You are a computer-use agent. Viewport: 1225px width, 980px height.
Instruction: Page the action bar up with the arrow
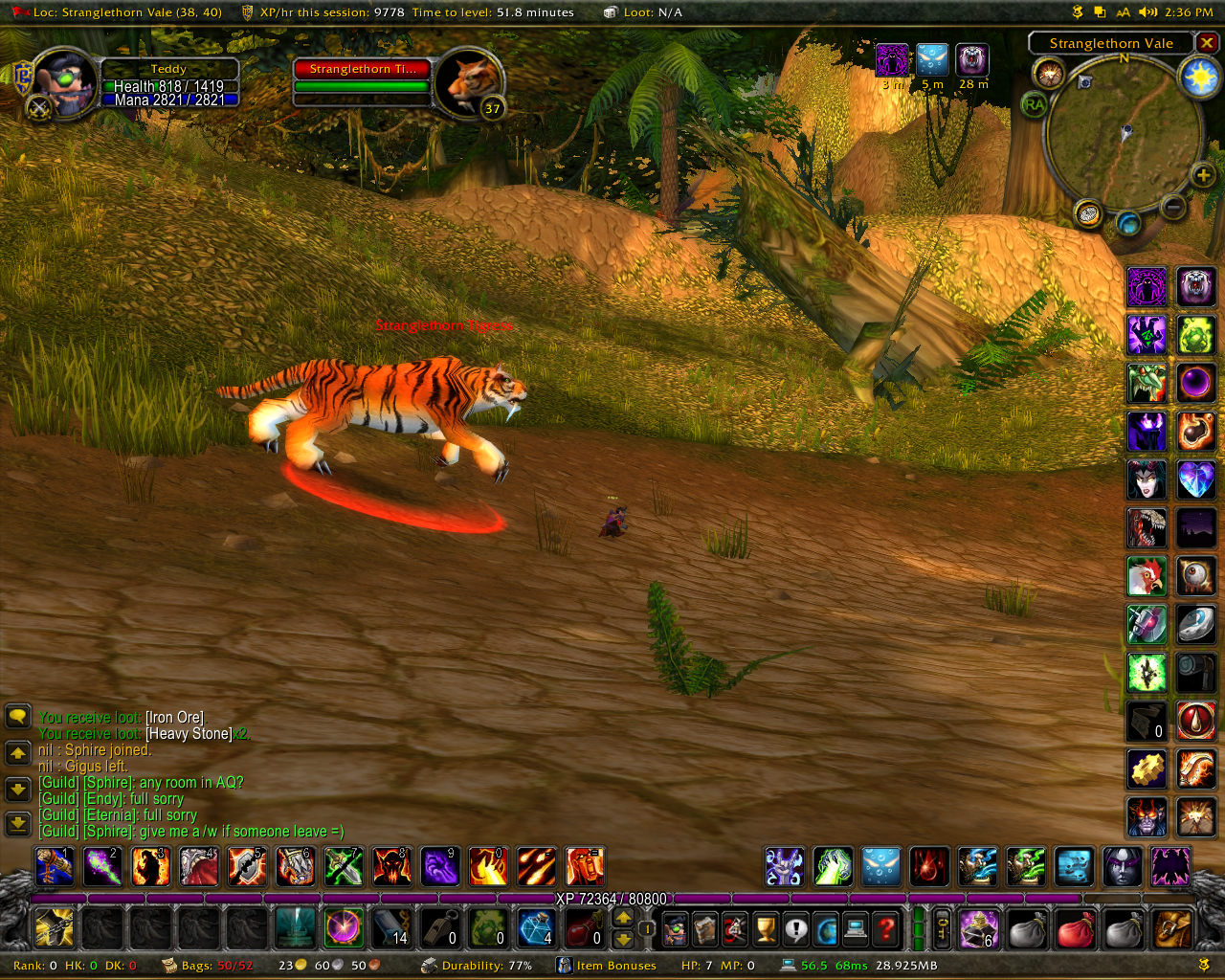click(x=623, y=918)
